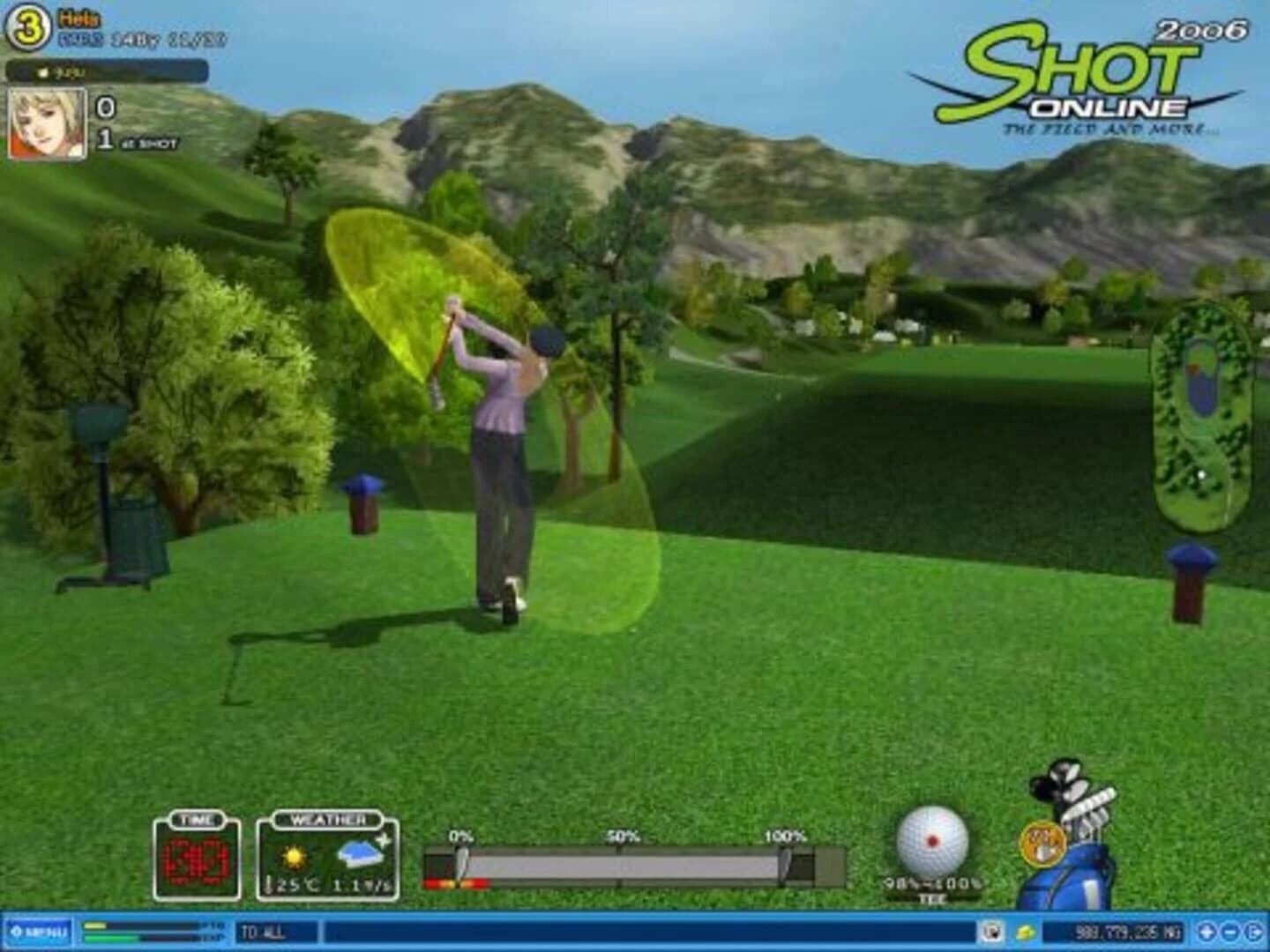1270x952 pixels.
Task: Toggle the blue plus button at bottom right
Action: point(1207,931)
